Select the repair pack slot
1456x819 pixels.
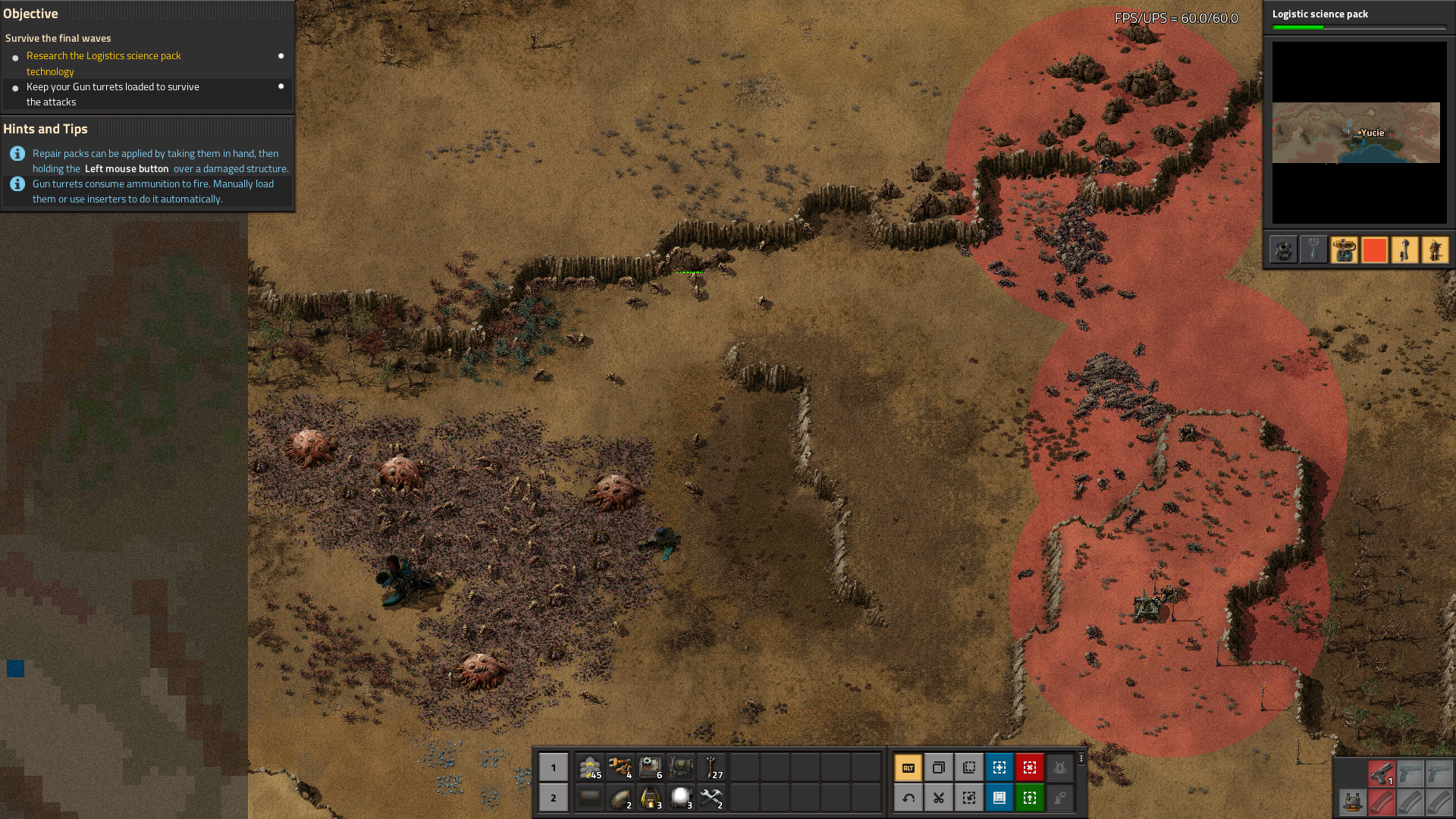(711, 798)
